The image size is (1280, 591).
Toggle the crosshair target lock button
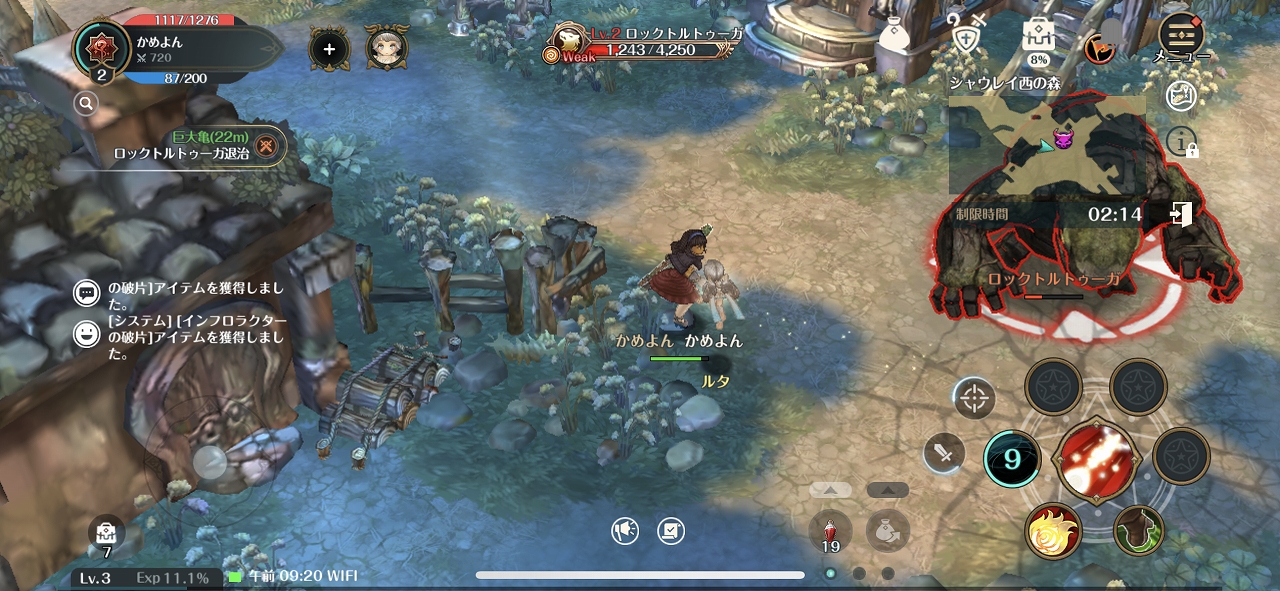pyautogui.click(x=973, y=398)
